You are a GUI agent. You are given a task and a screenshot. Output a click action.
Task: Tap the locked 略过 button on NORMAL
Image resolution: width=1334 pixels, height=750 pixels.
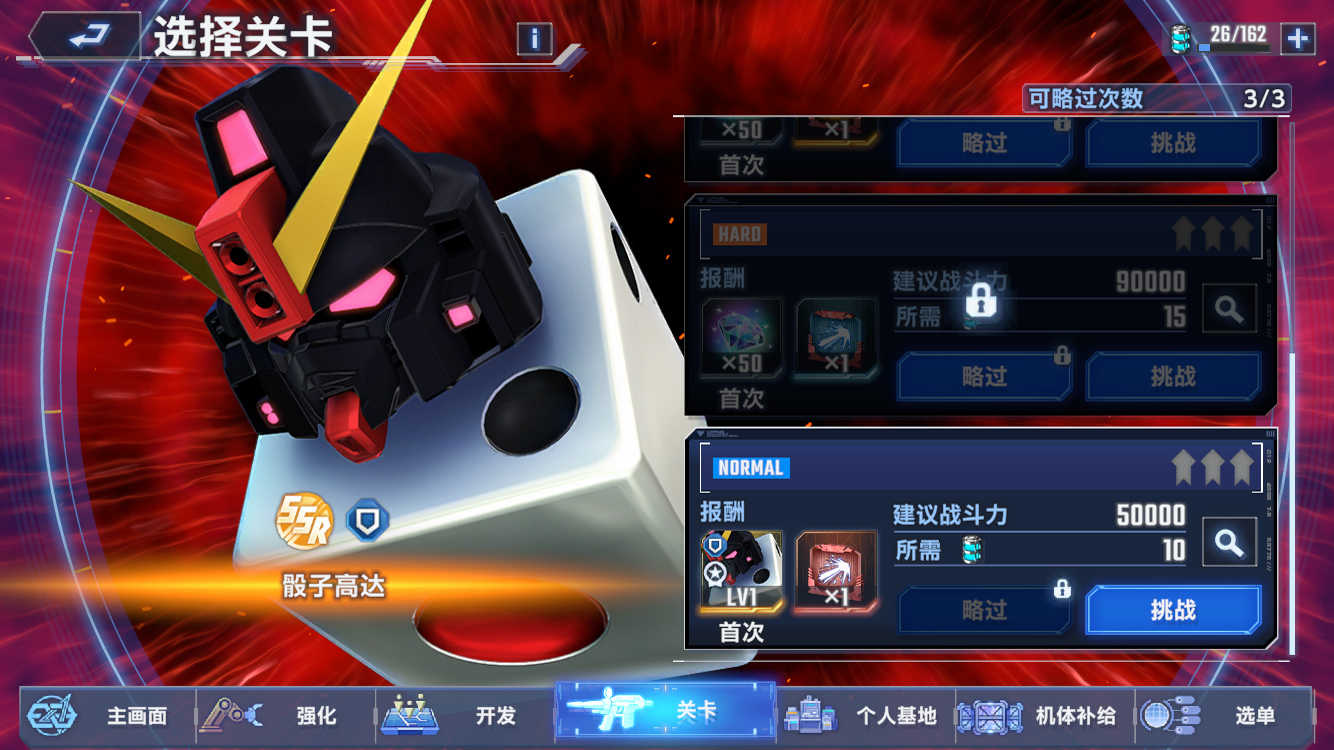984,610
